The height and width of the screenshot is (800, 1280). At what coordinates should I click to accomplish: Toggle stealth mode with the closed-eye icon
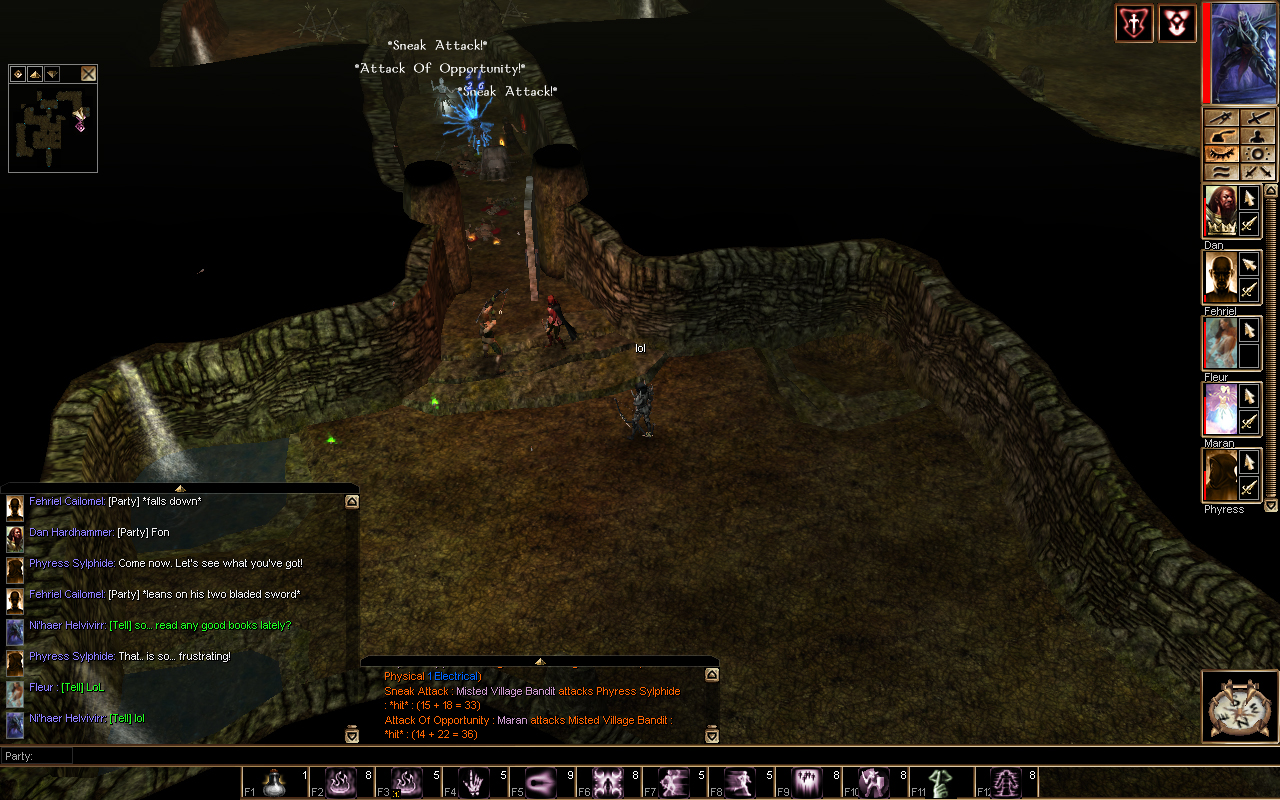pyautogui.click(x=1221, y=153)
